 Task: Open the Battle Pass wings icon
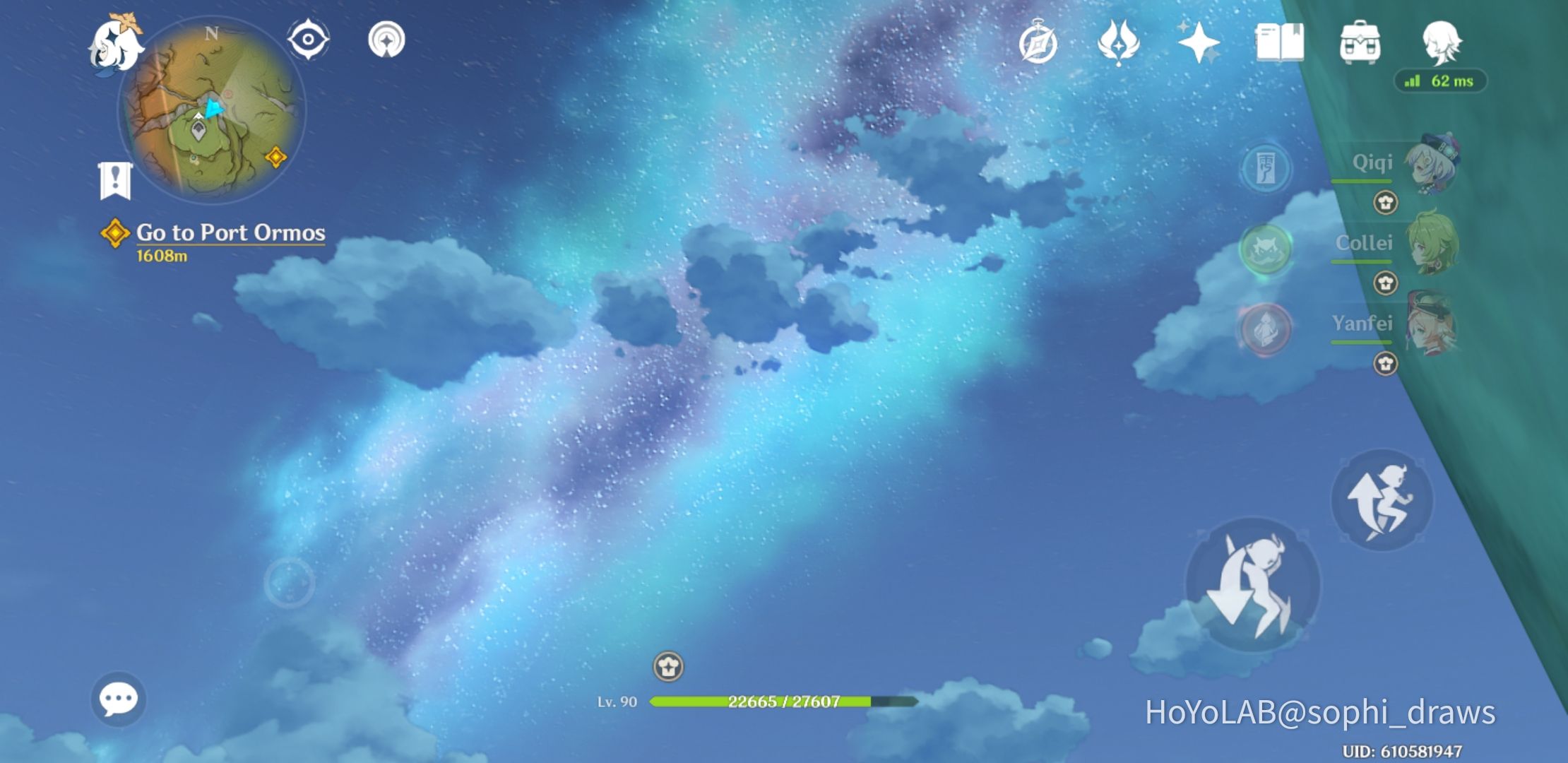1119,42
